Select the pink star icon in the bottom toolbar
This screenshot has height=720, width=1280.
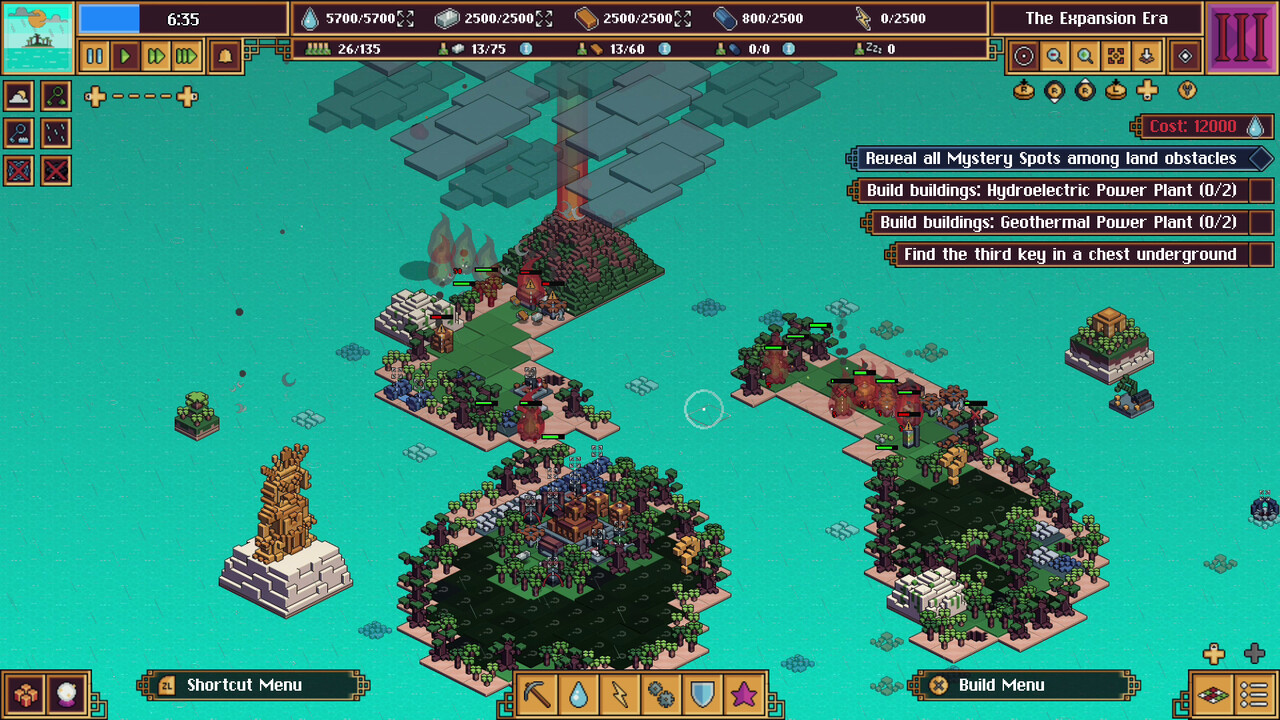(746, 692)
